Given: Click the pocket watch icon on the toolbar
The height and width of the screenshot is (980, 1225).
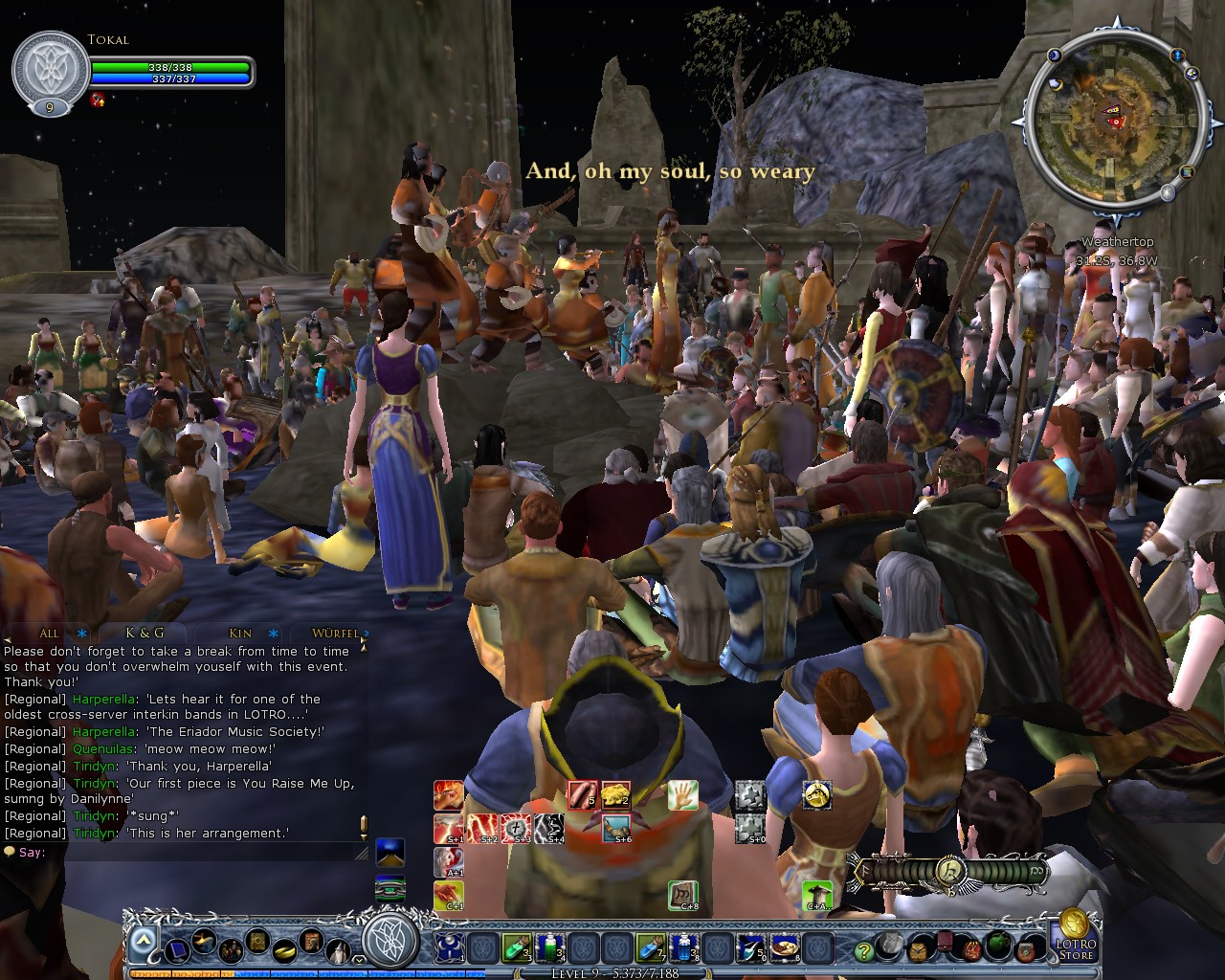Looking at the screenshot, I should 916,951.
